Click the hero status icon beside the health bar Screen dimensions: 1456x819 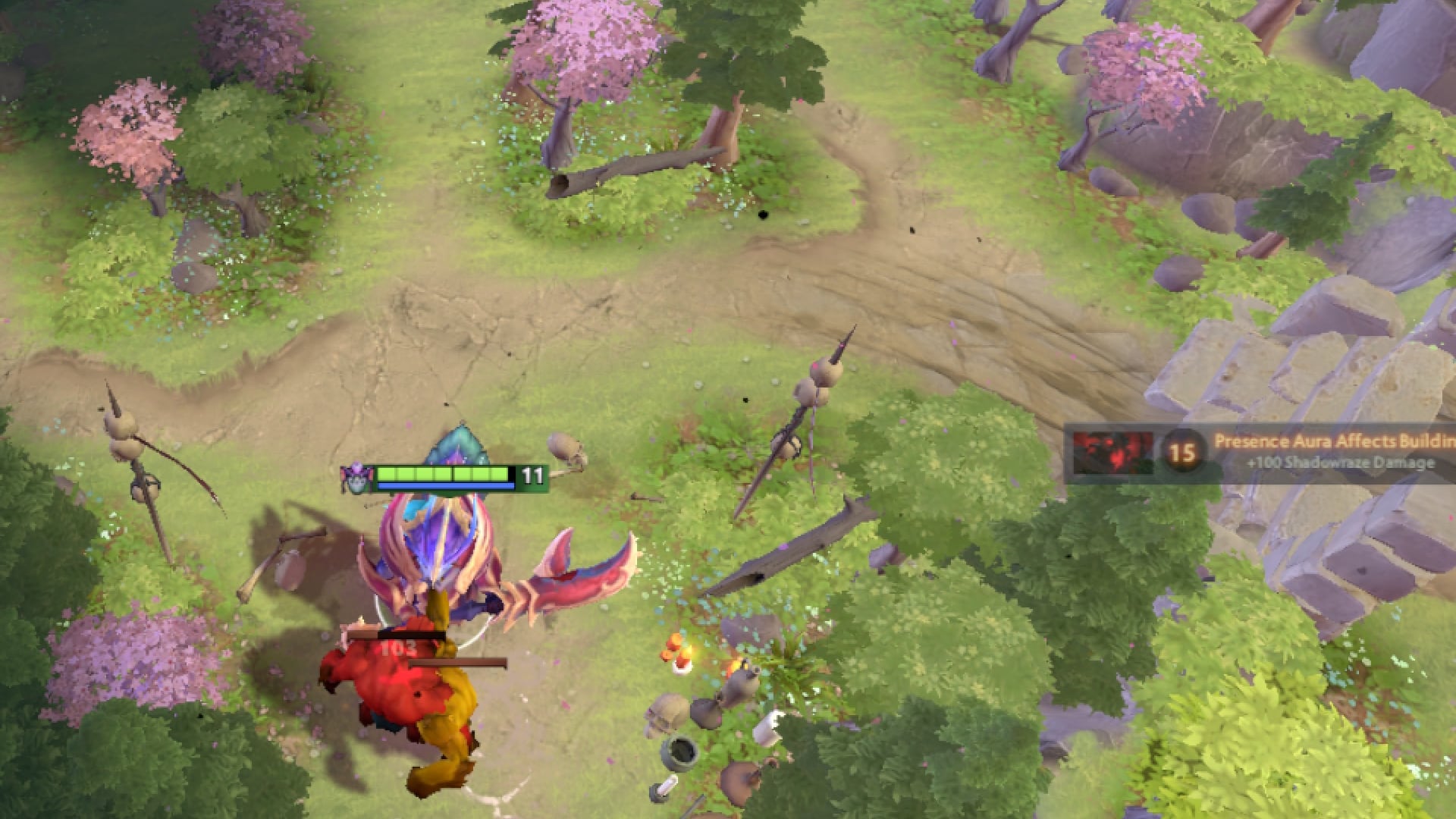point(356,477)
